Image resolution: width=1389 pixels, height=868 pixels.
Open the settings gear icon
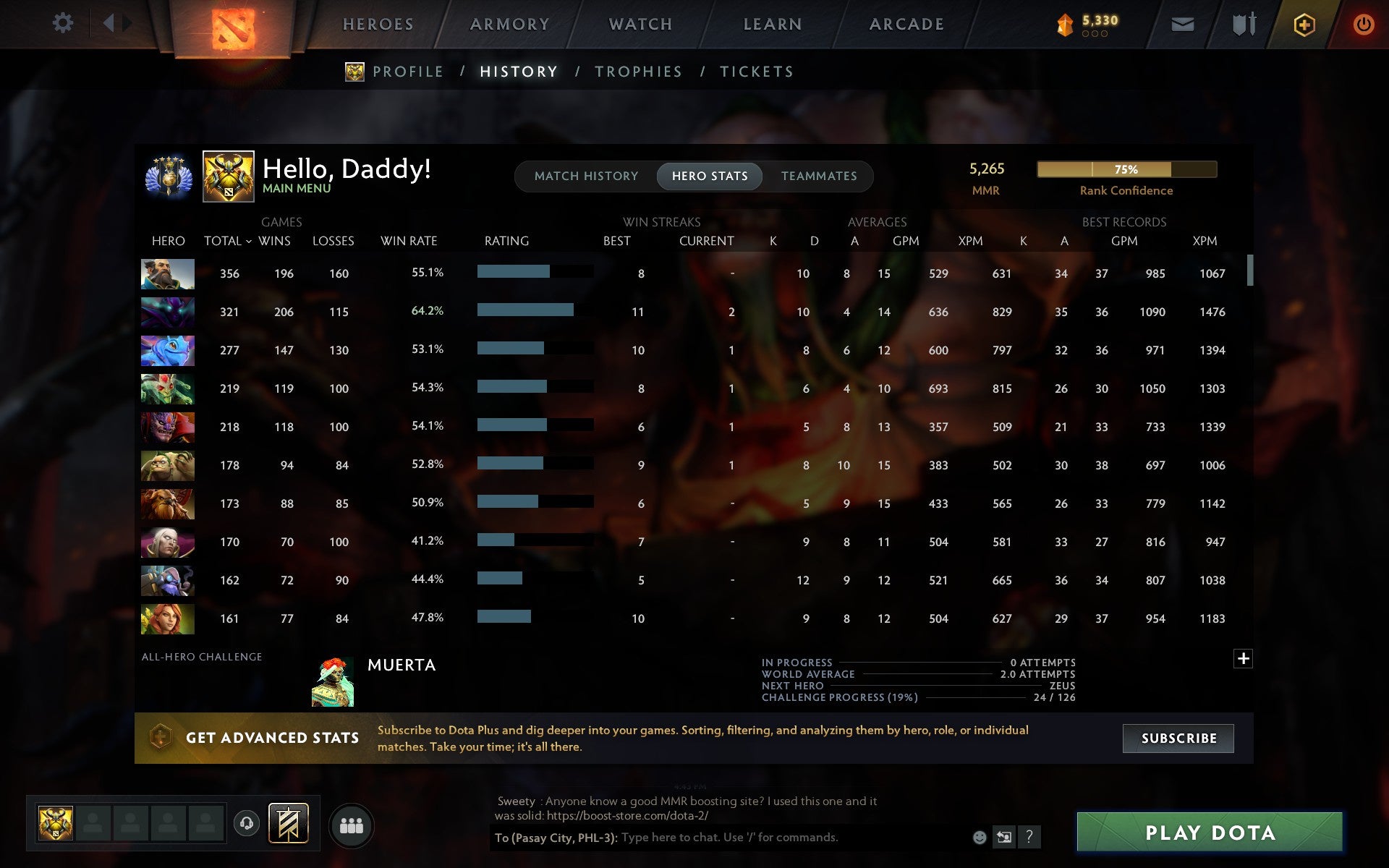(64, 23)
